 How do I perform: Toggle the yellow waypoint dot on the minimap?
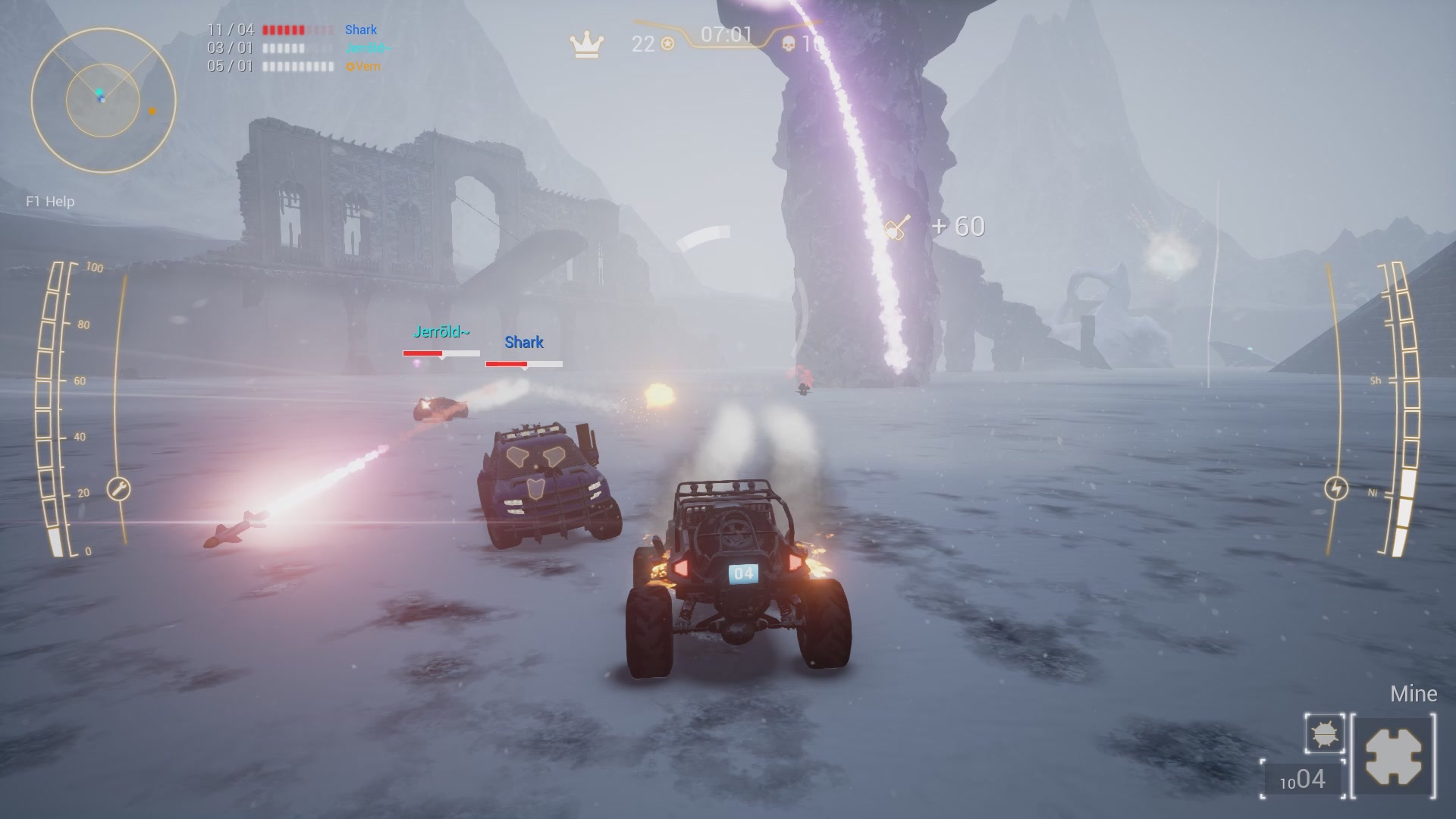point(152,111)
